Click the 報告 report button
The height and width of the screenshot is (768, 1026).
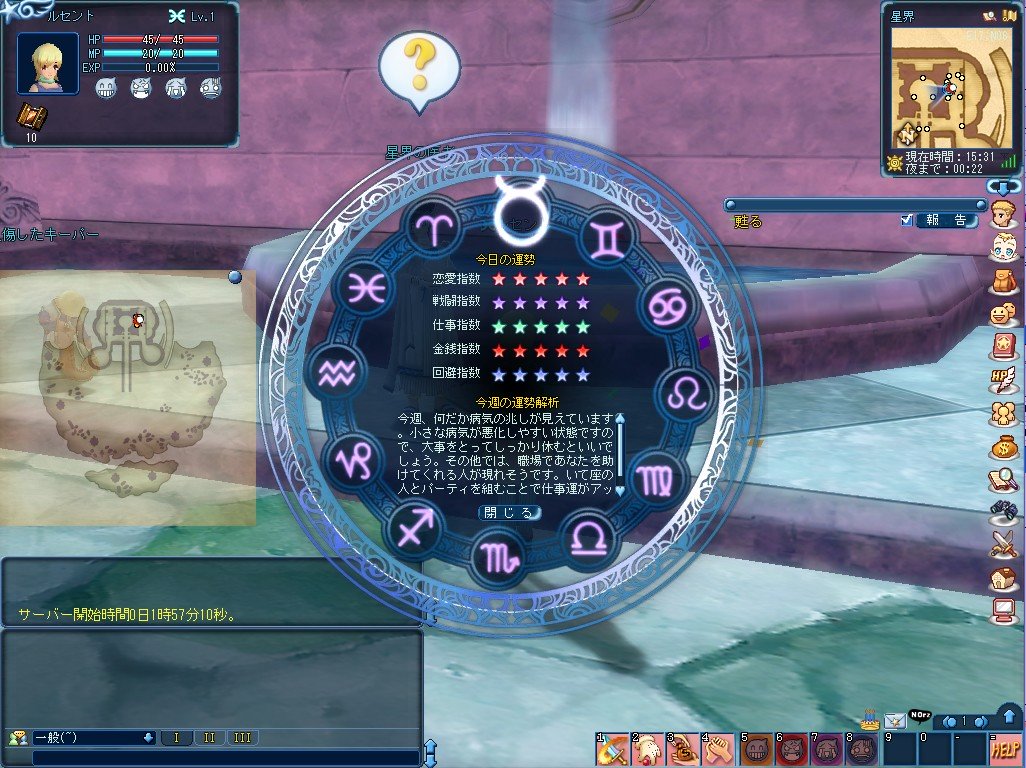tap(945, 220)
